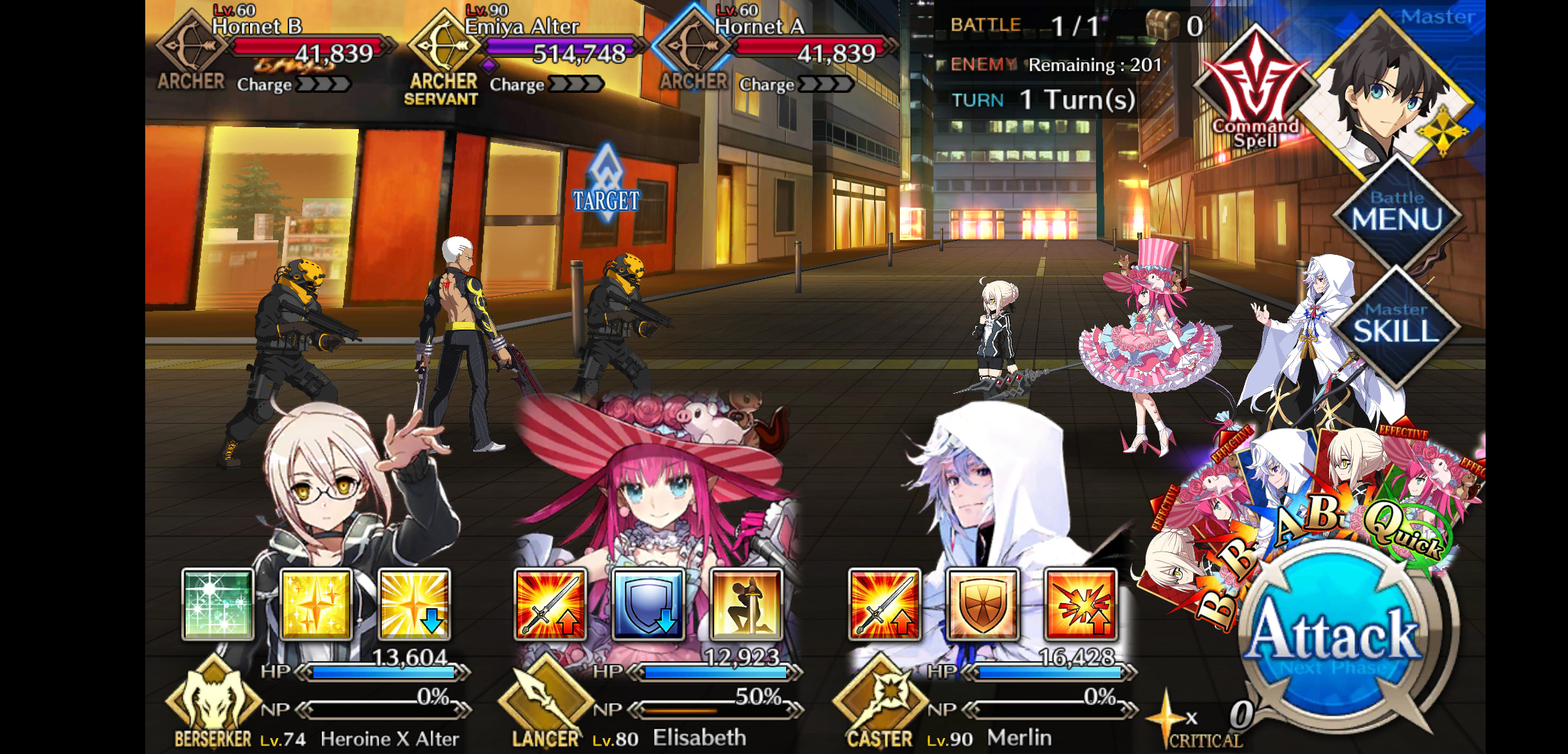Activate Elisabeth's sword attack-up skill

coord(550,605)
